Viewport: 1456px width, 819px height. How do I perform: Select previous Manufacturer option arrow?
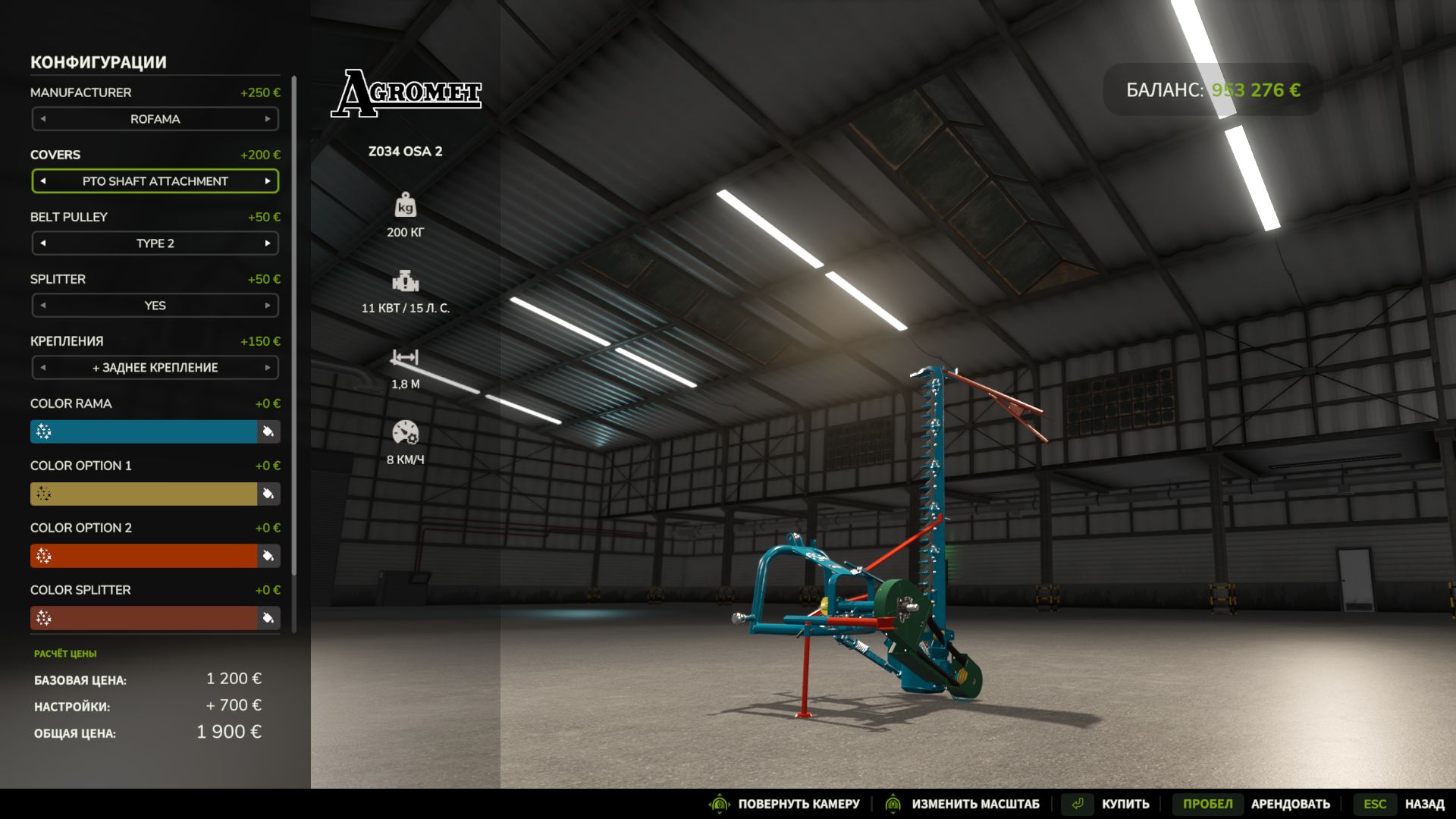[43, 119]
